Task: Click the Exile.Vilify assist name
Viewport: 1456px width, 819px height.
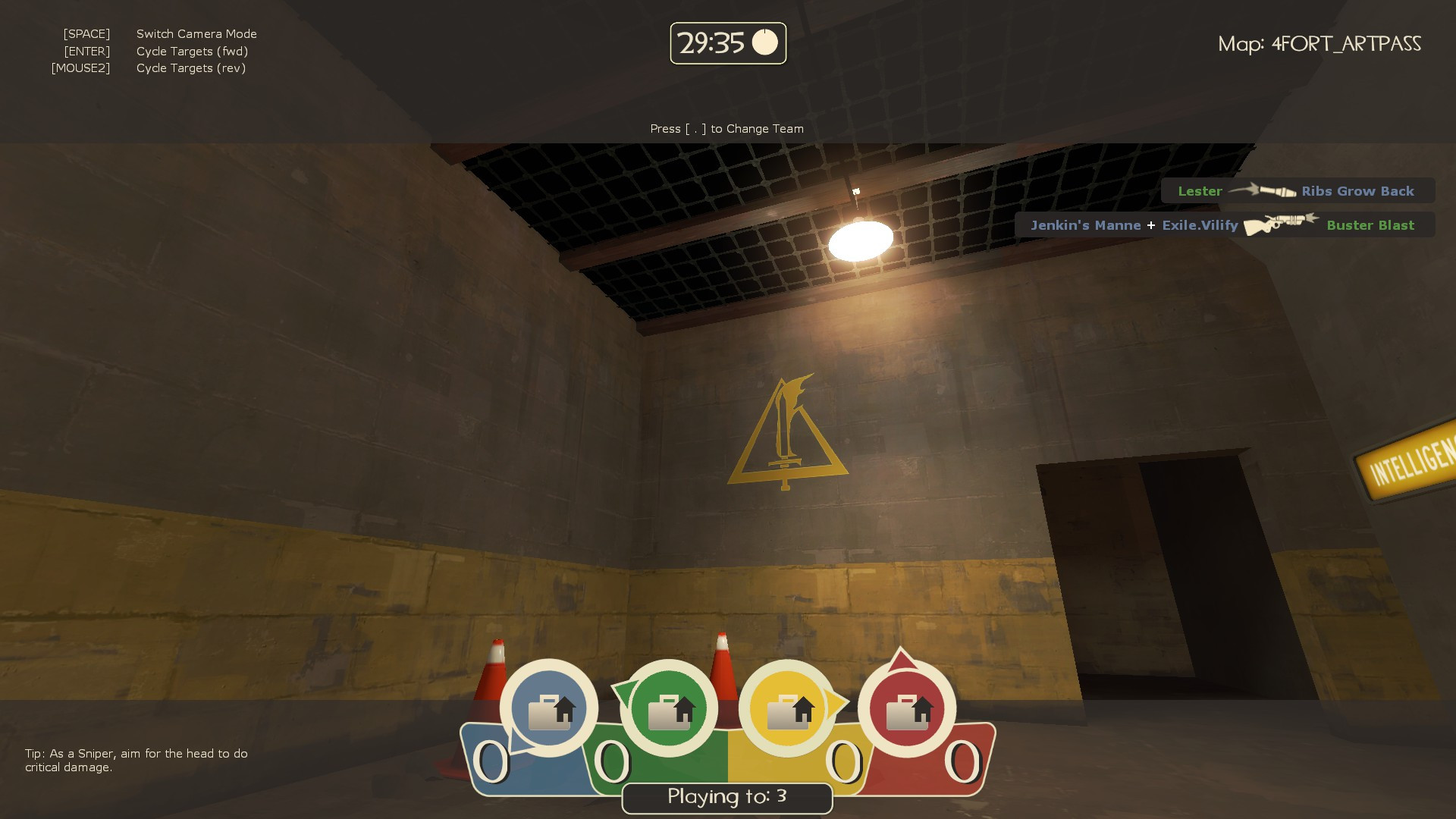Action: [1199, 224]
